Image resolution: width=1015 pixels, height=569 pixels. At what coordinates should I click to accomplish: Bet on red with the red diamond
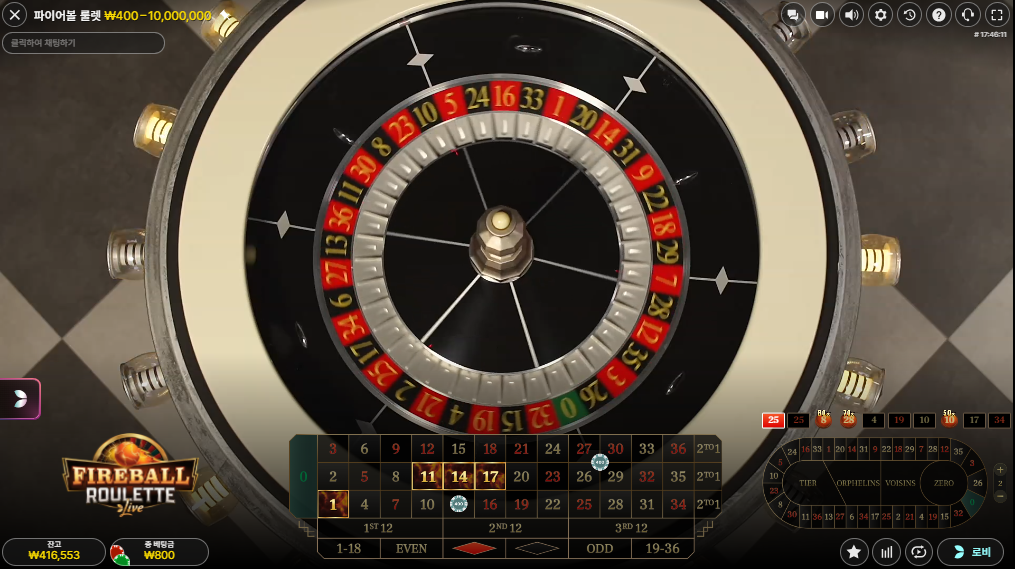tap(474, 548)
